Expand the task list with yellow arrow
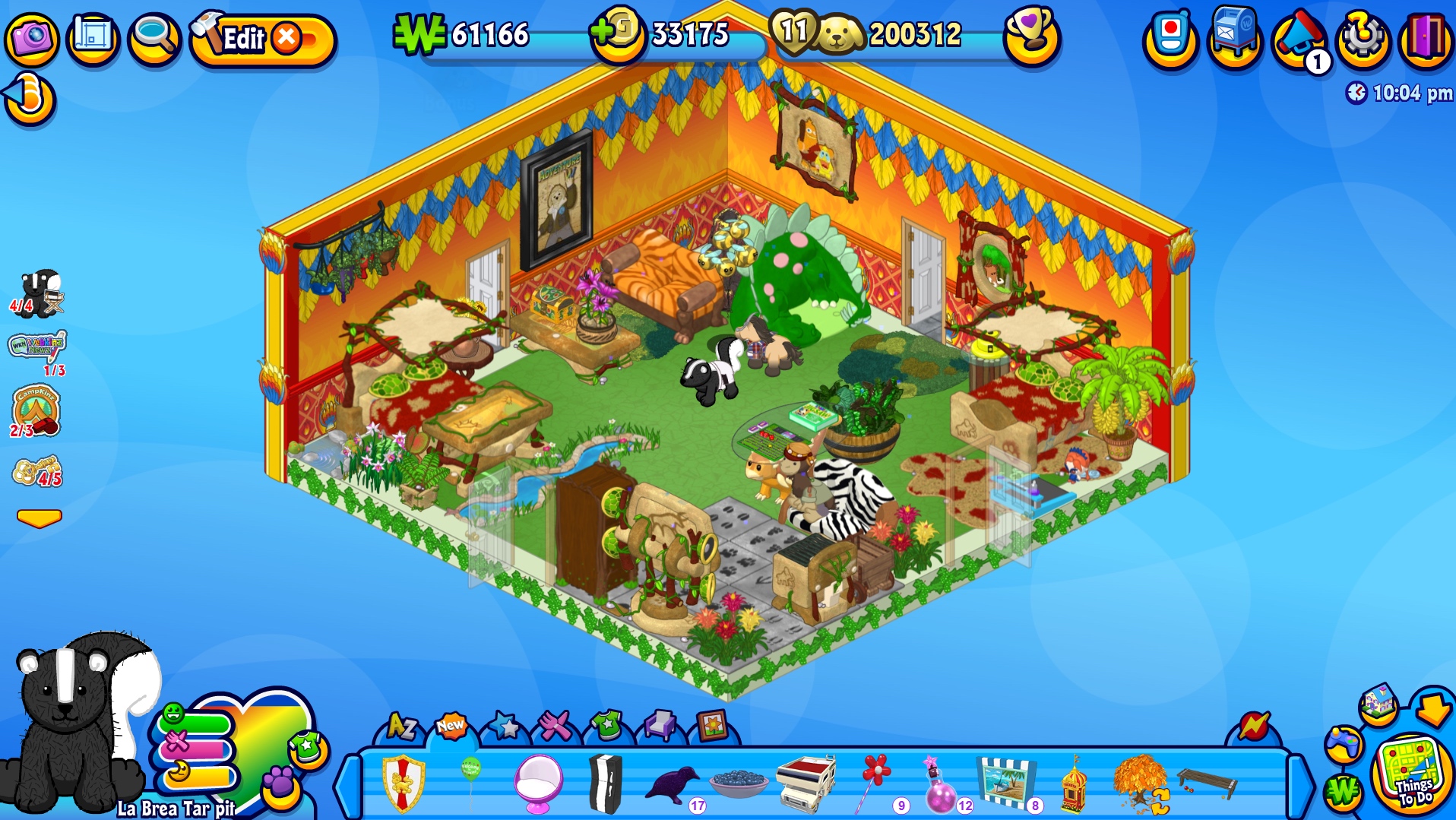The height and width of the screenshot is (820, 1456). pos(39,518)
